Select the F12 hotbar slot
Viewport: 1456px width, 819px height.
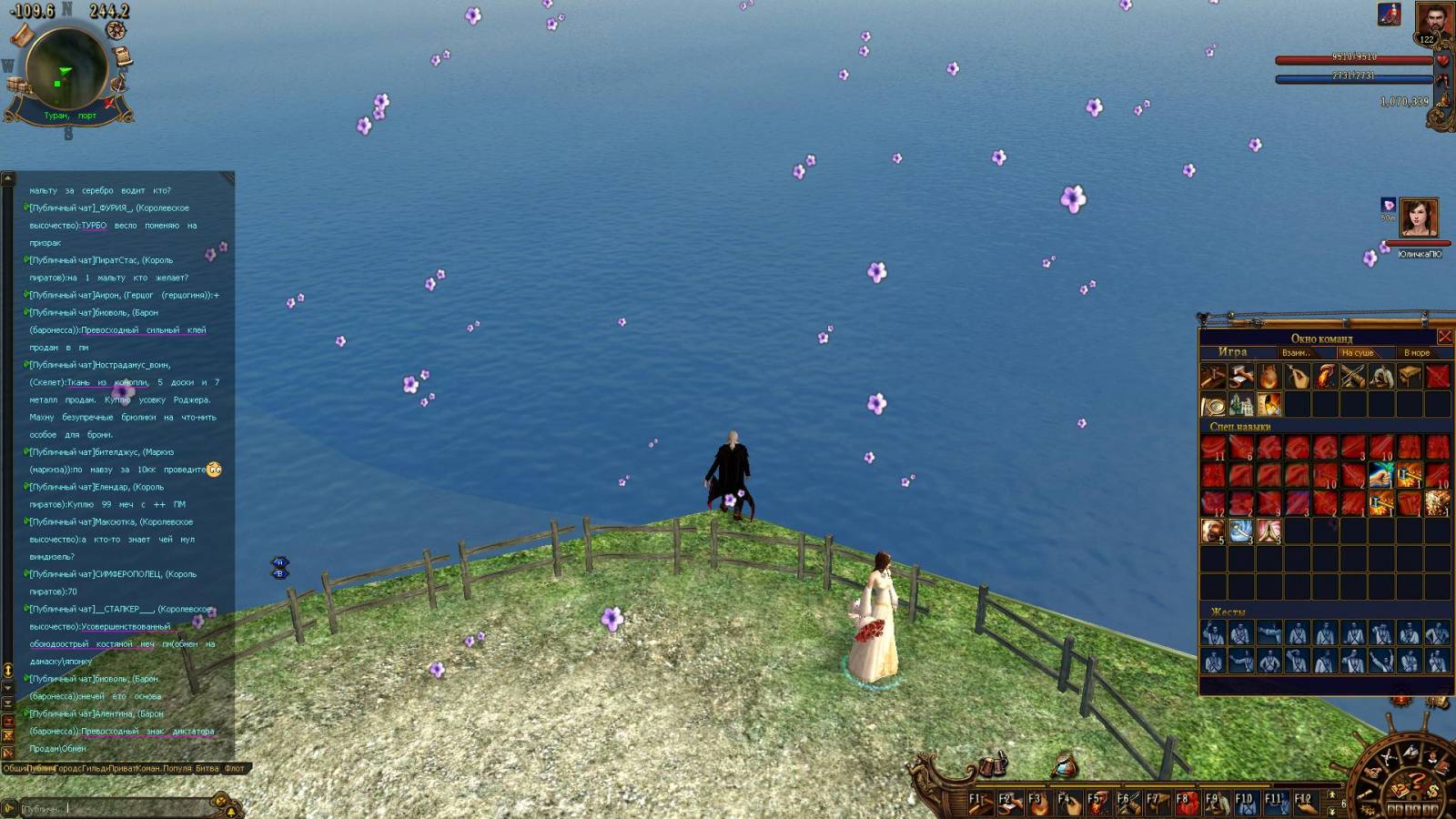coord(1307,803)
